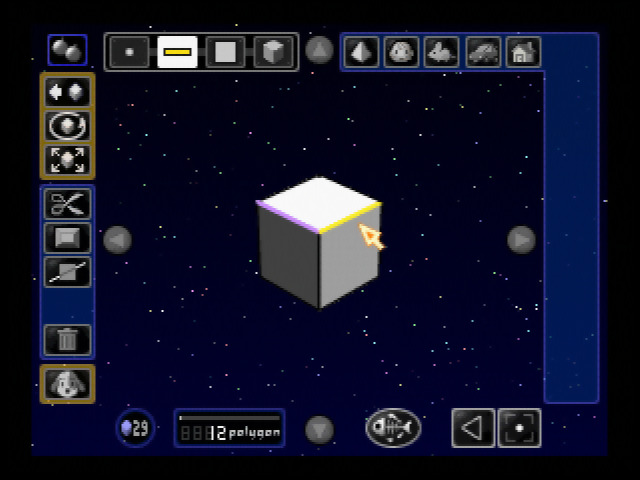
Task: Click the fish skeleton button
Action: coord(393,428)
